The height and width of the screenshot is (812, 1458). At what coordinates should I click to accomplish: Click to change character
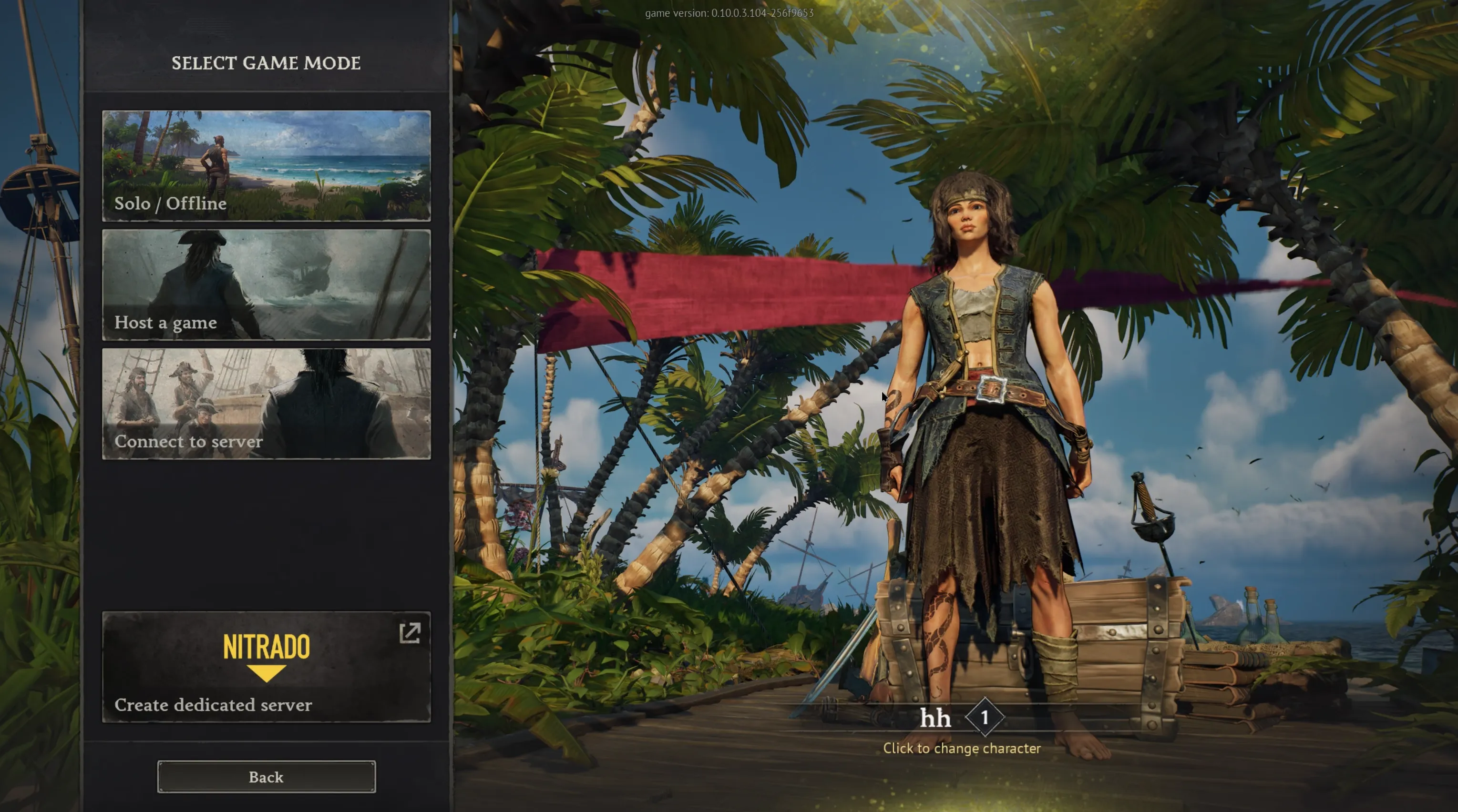[962, 748]
